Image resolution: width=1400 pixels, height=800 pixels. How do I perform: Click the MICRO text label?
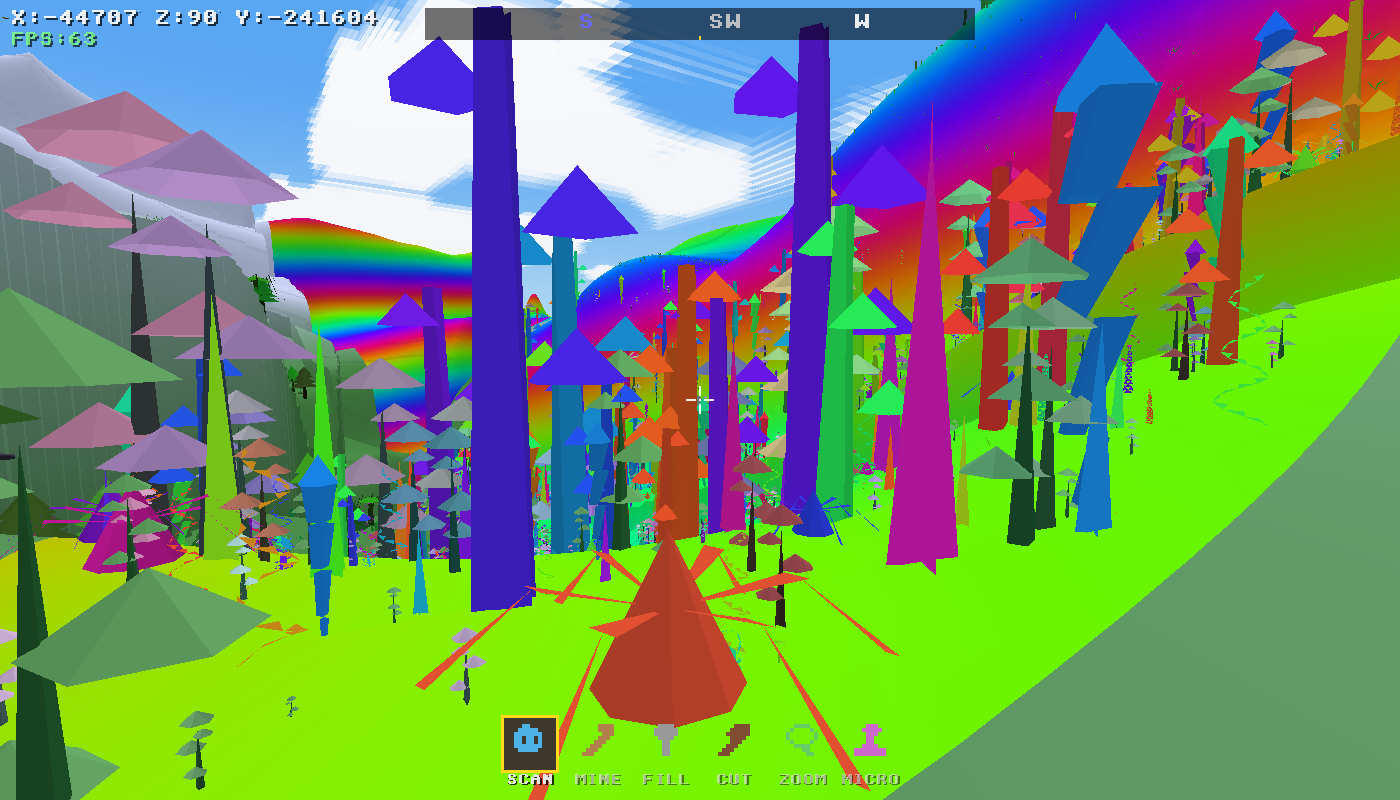point(871,779)
